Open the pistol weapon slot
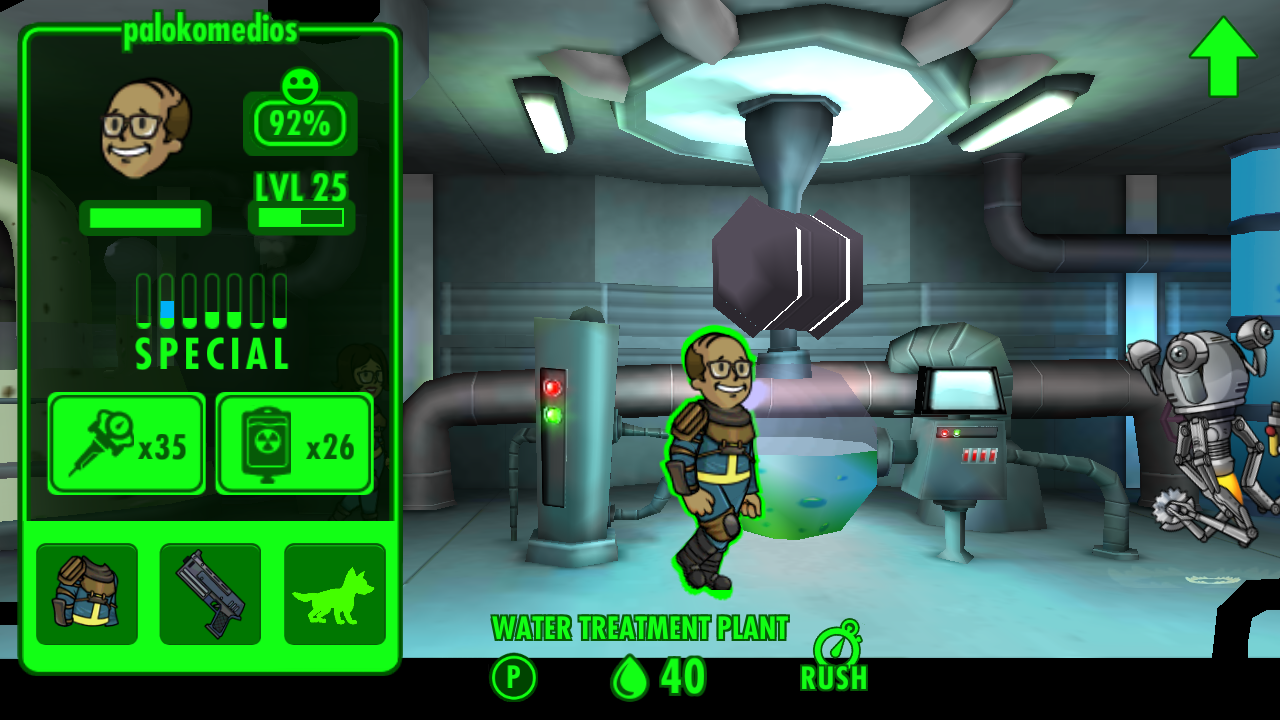Image resolution: width=1280 pixels, height=720 pixels. click(210, 594)
